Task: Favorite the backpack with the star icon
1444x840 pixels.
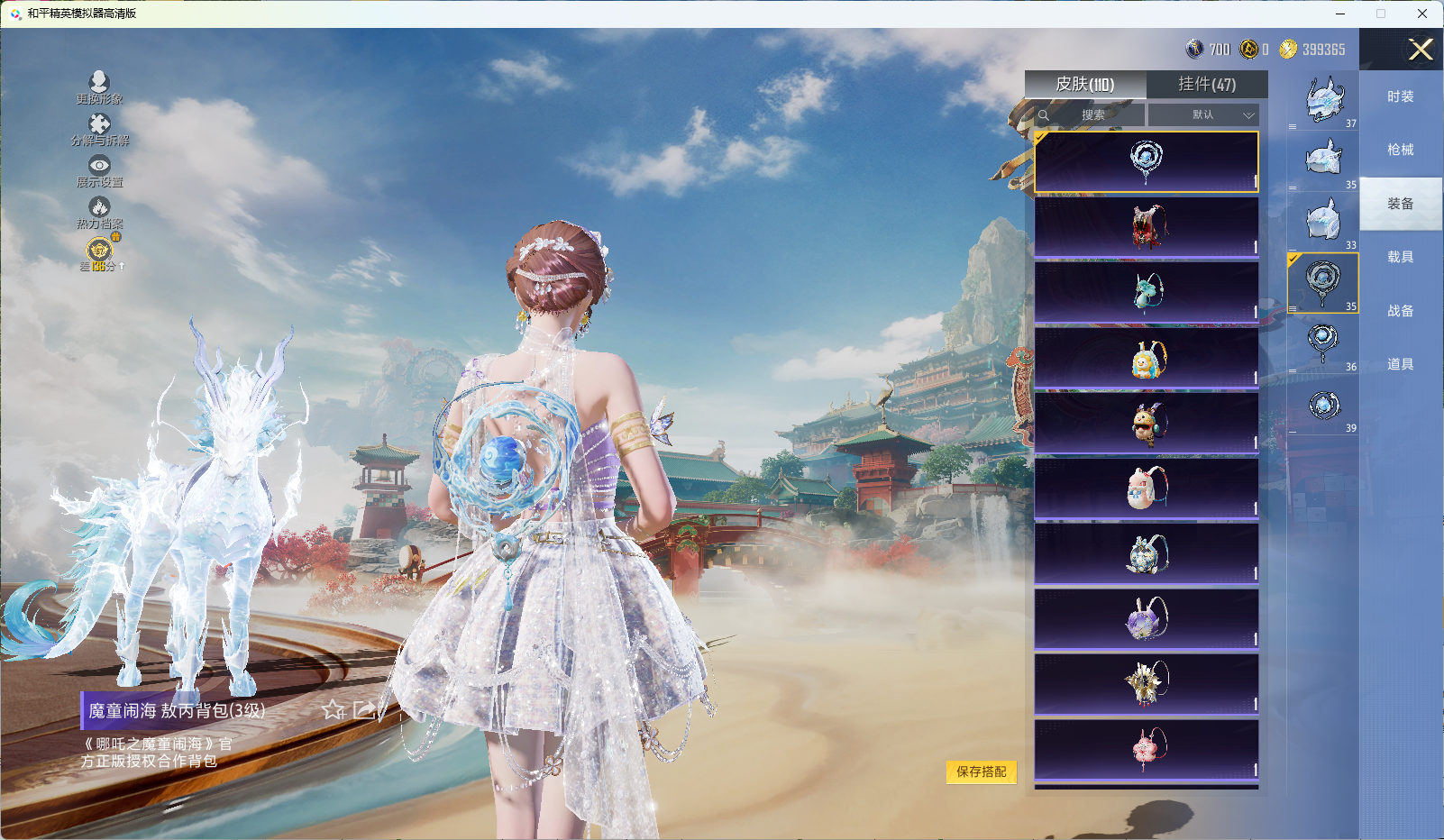Action: tap(334, 710)
